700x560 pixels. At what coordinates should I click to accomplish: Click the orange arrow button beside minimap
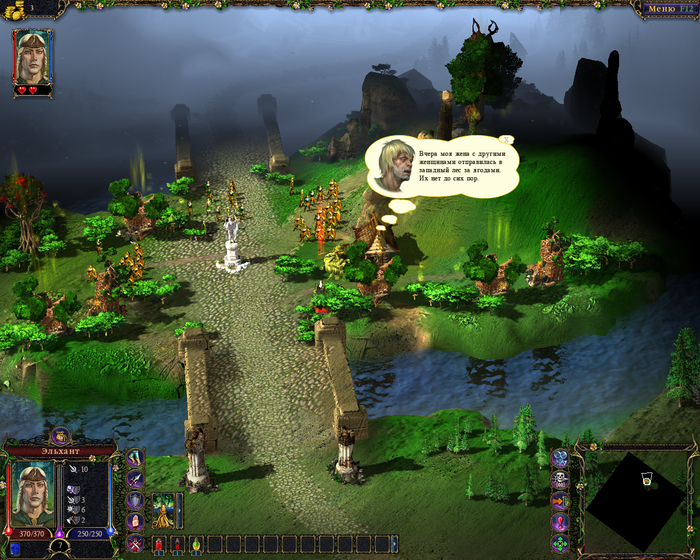(x=560, y=501)
